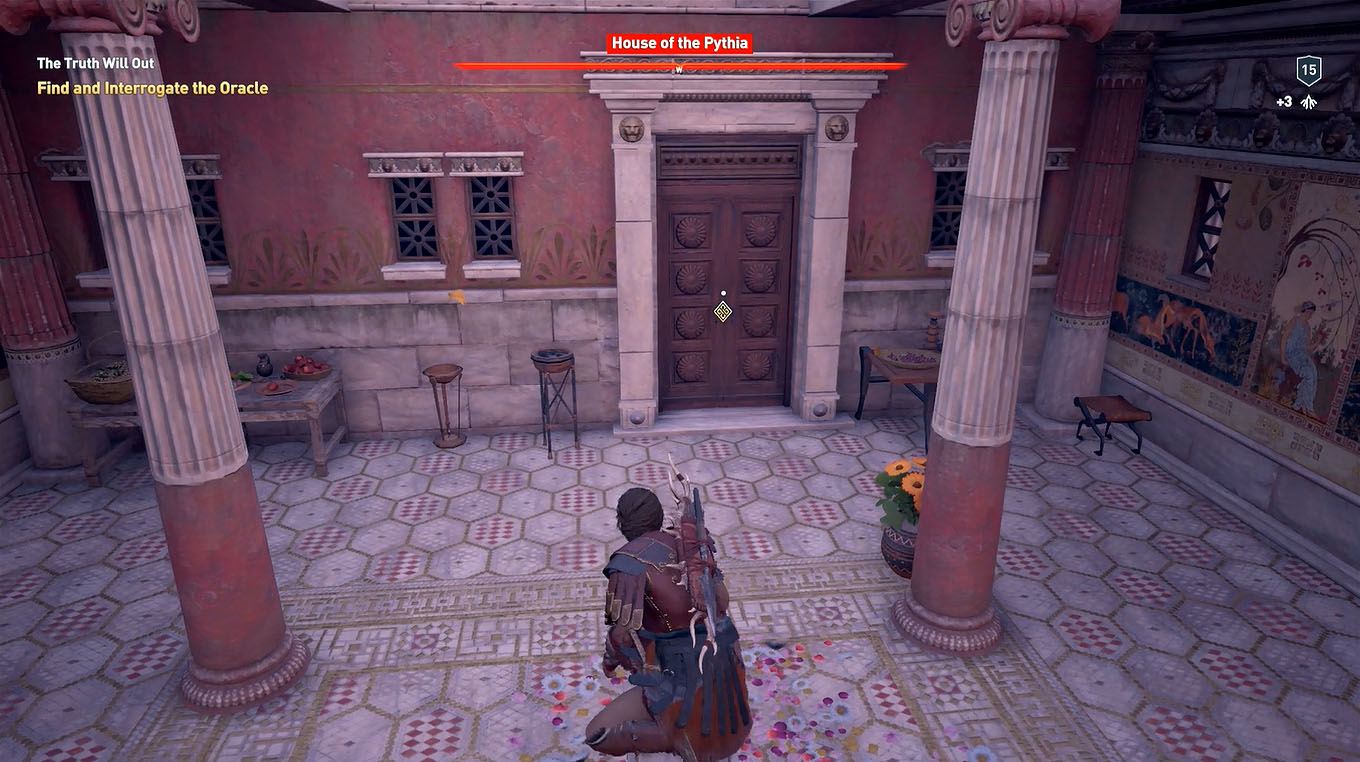Click the +3 skill points indicator
Screen dimensions: 1360x762
(1284, 101)
